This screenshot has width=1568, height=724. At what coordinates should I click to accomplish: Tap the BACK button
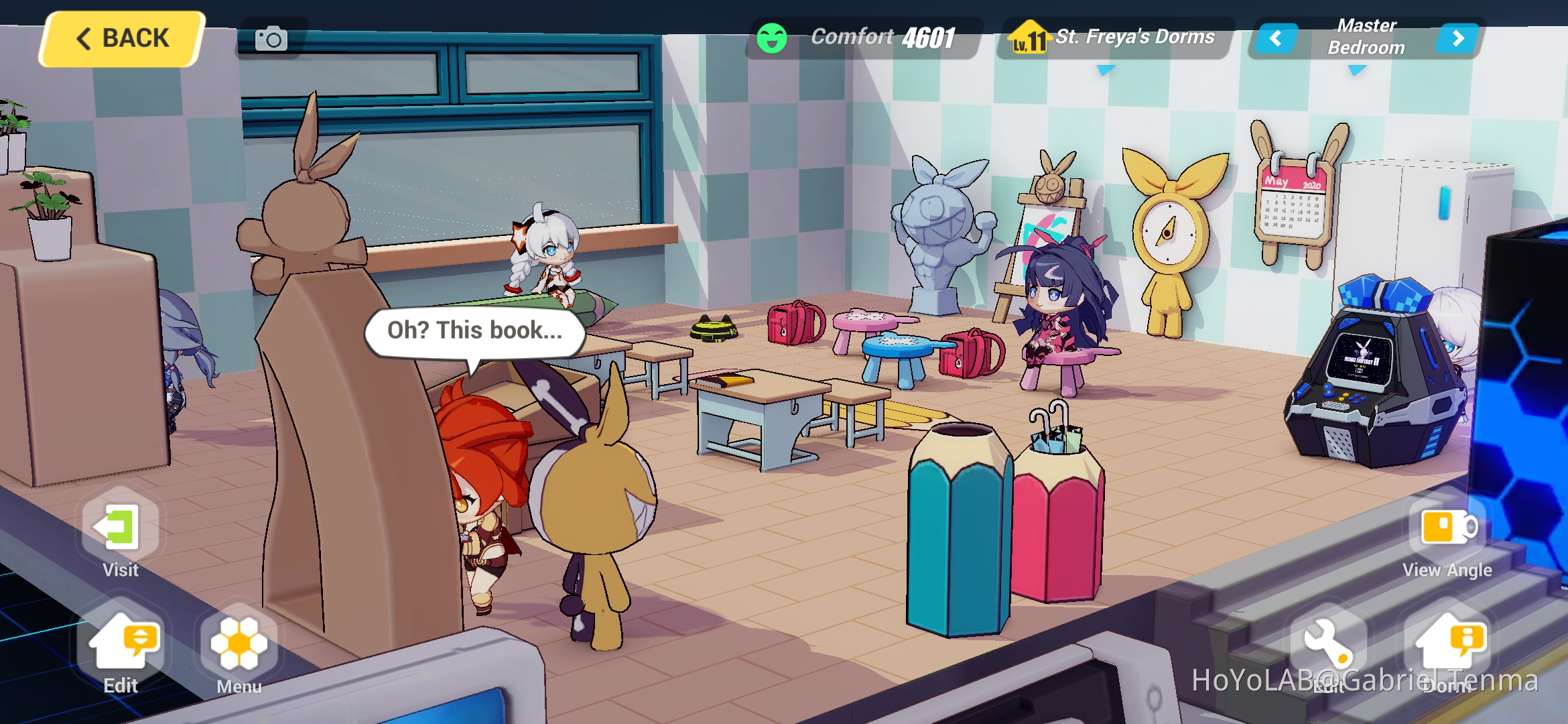coord(124,38)
